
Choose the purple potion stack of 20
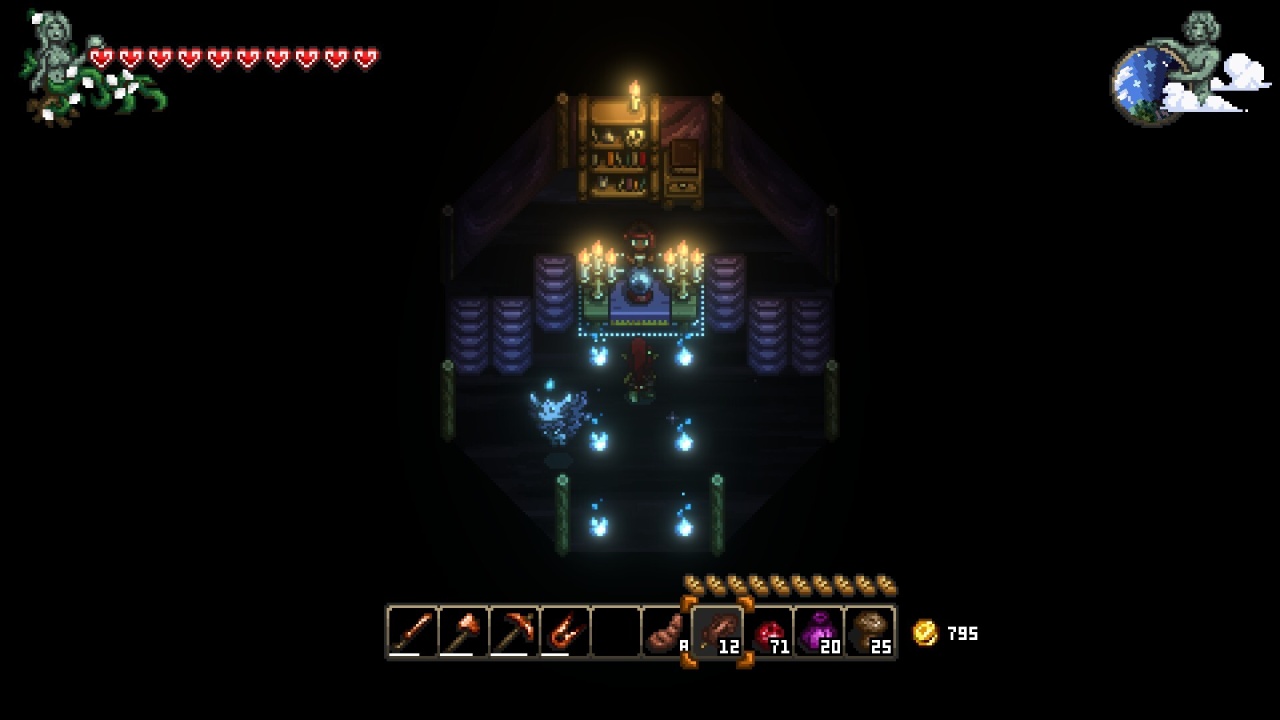tap(820, 632)
